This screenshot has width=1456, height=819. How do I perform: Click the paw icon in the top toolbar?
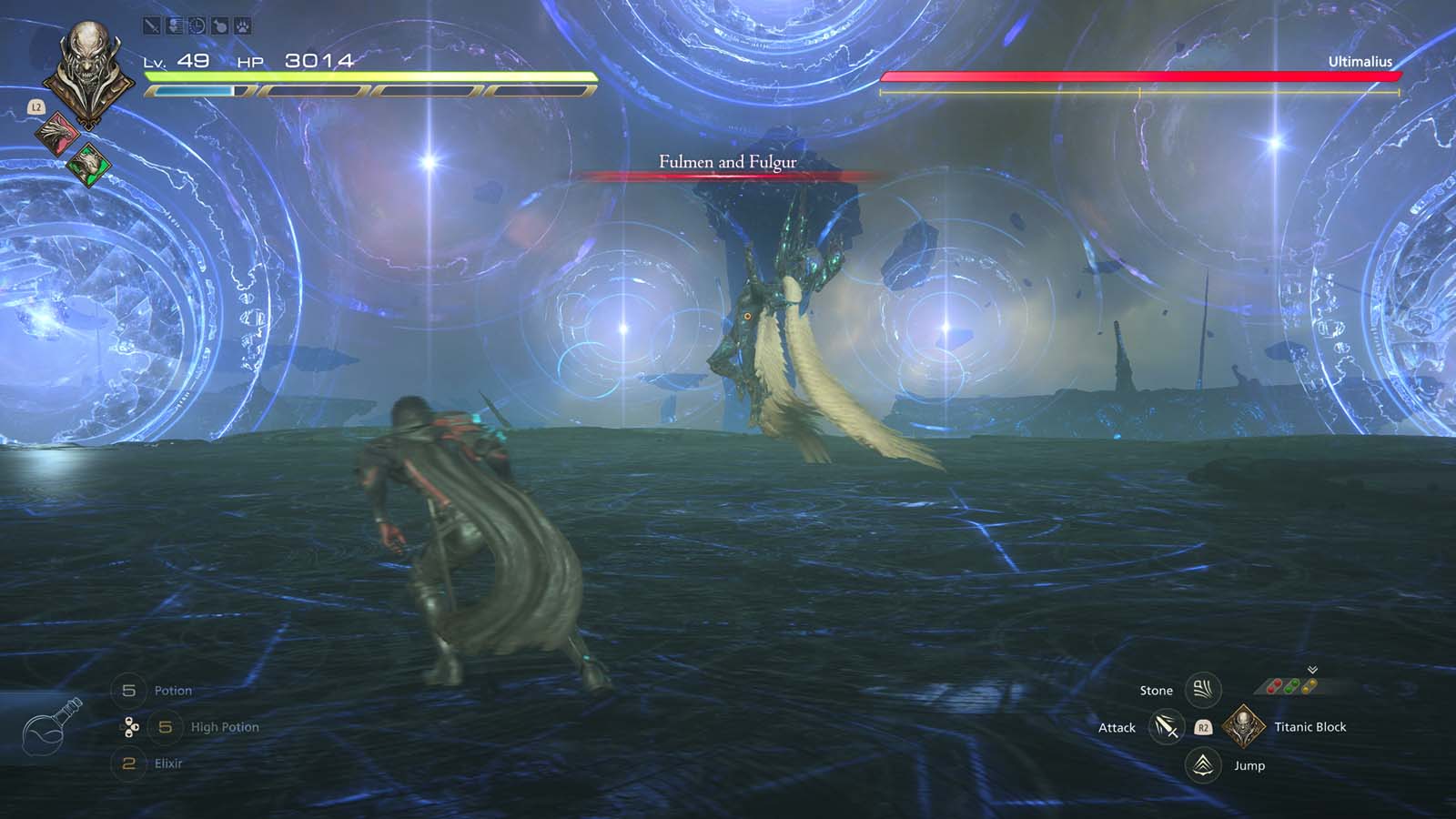click(x=242, y=25)
